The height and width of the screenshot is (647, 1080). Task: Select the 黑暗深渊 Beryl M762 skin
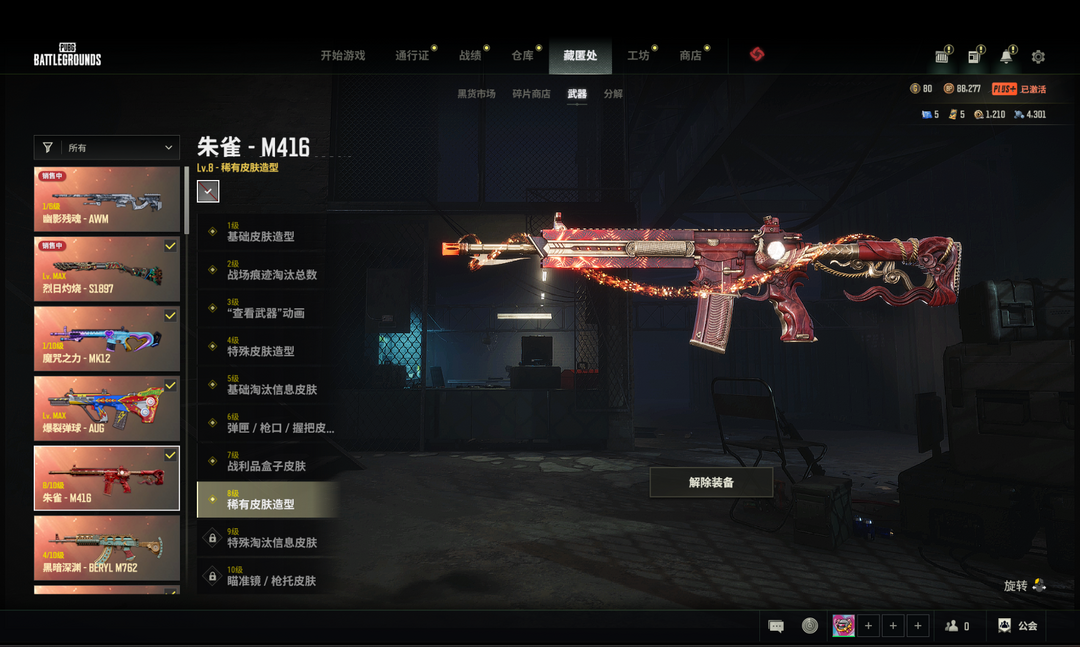pos(107,547)
